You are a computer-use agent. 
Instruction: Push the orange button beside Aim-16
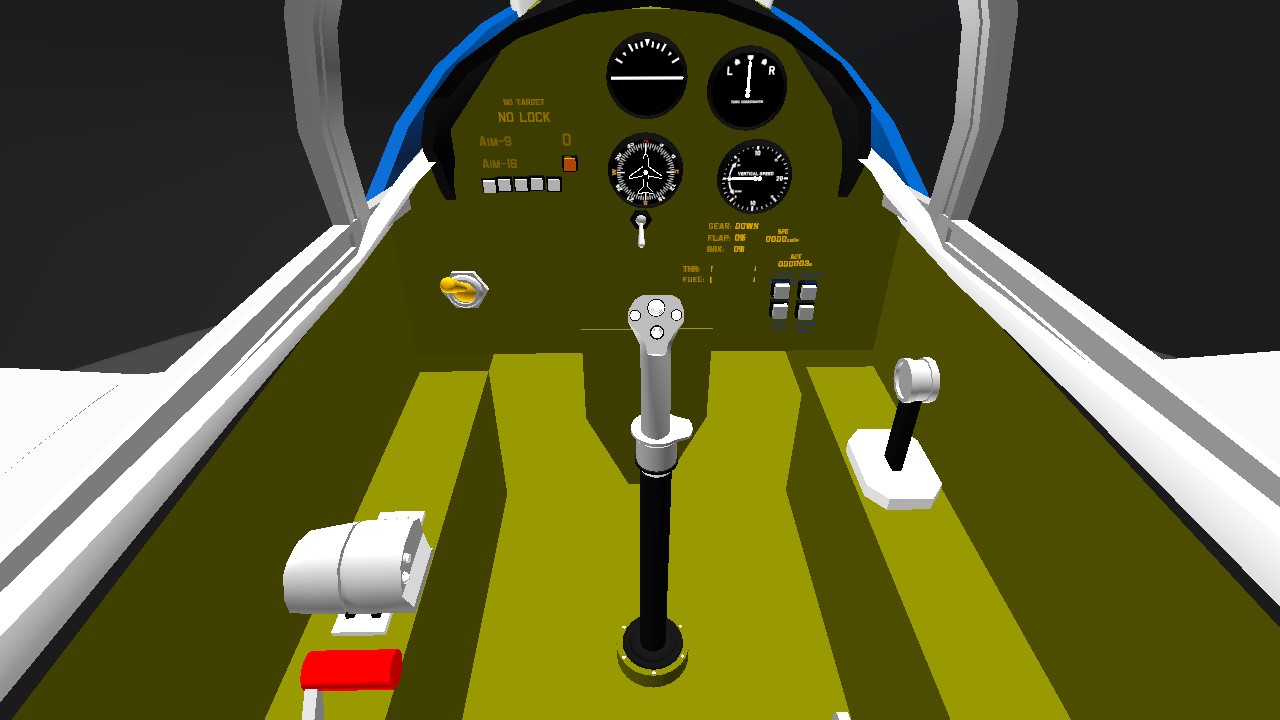coord(569,163)
